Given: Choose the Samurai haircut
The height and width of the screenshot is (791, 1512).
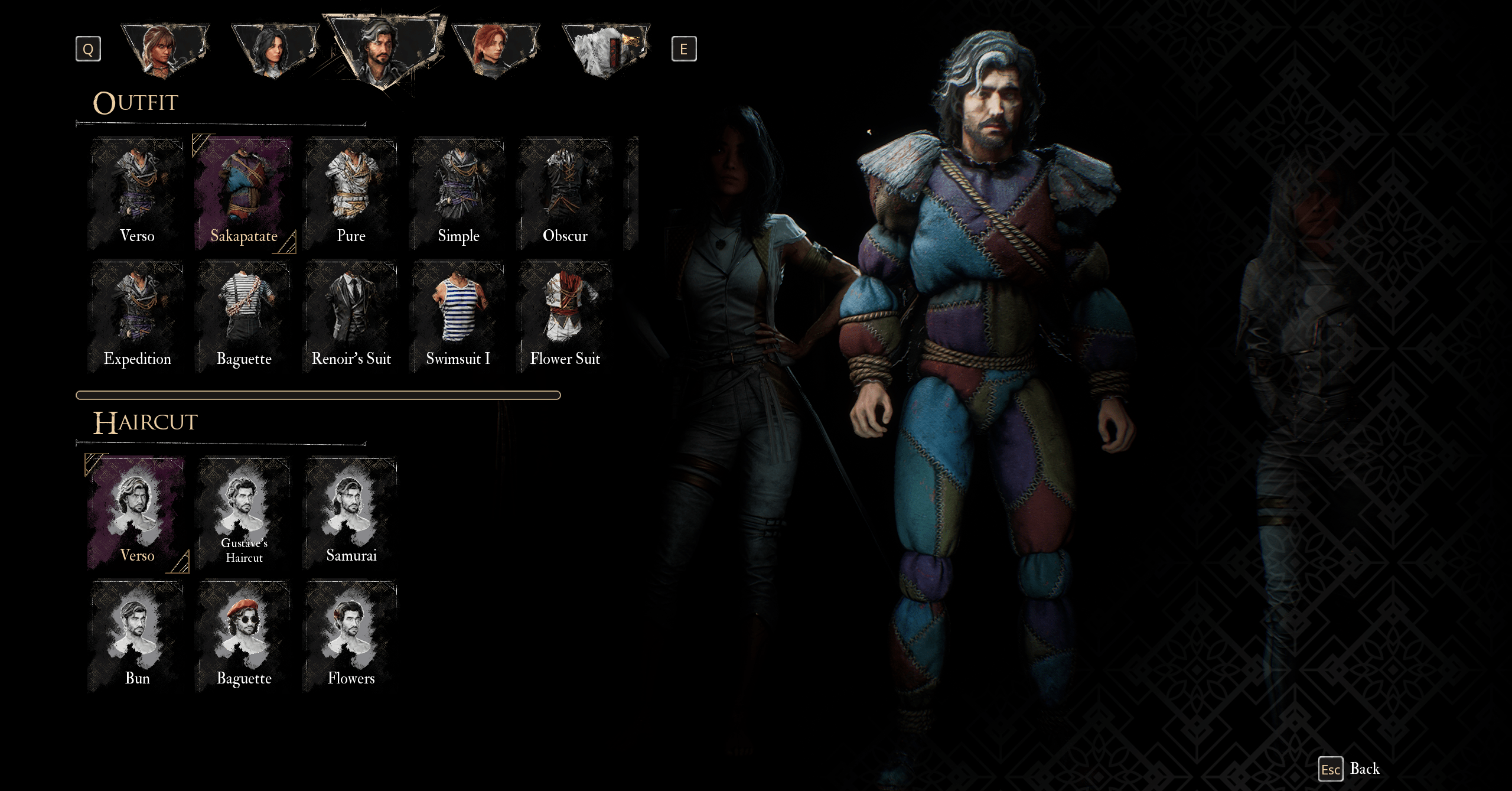Looking at the screenshot, I should click(x=351, y=513).
